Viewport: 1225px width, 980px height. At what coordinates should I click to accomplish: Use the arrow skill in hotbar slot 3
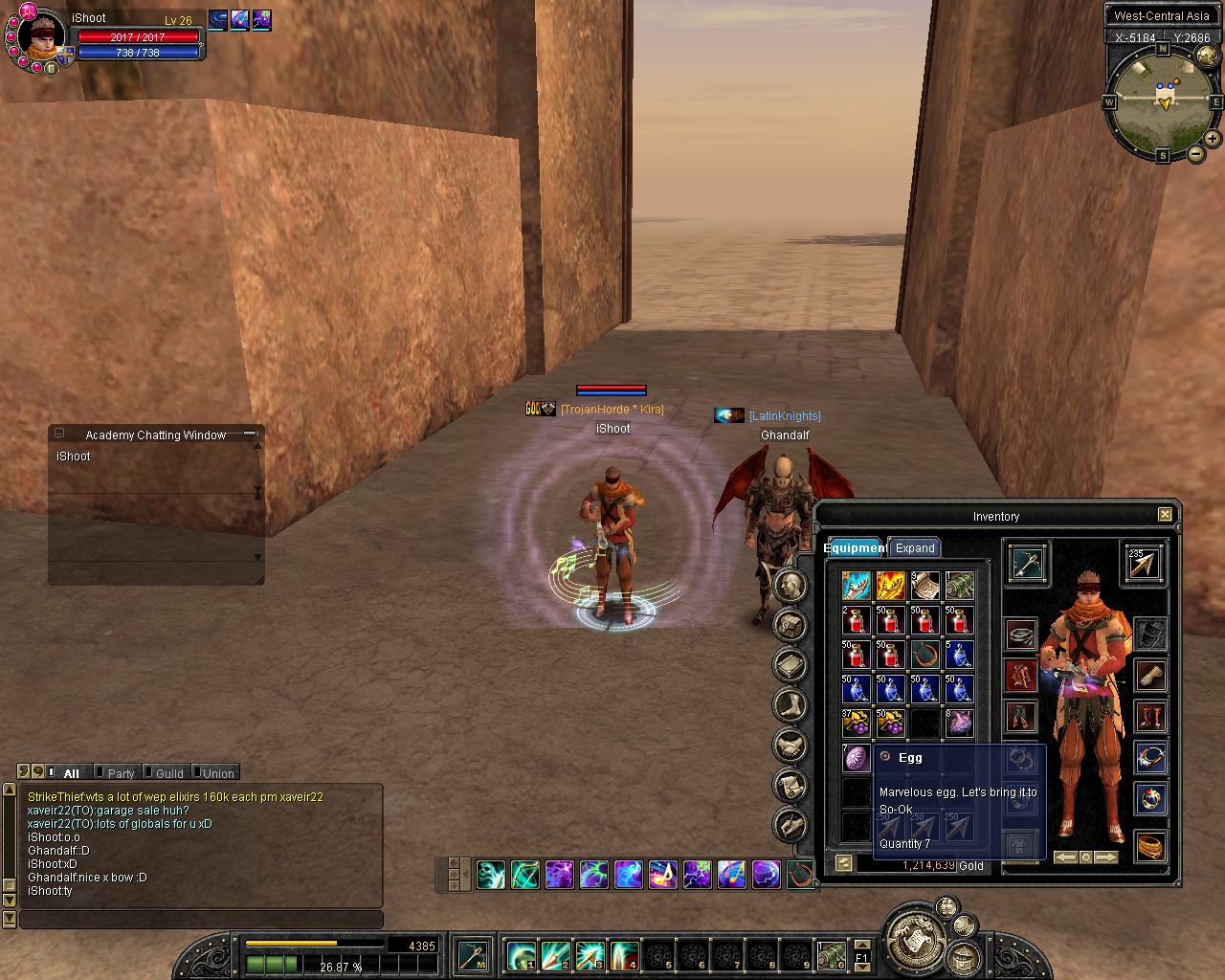point(590,955)
